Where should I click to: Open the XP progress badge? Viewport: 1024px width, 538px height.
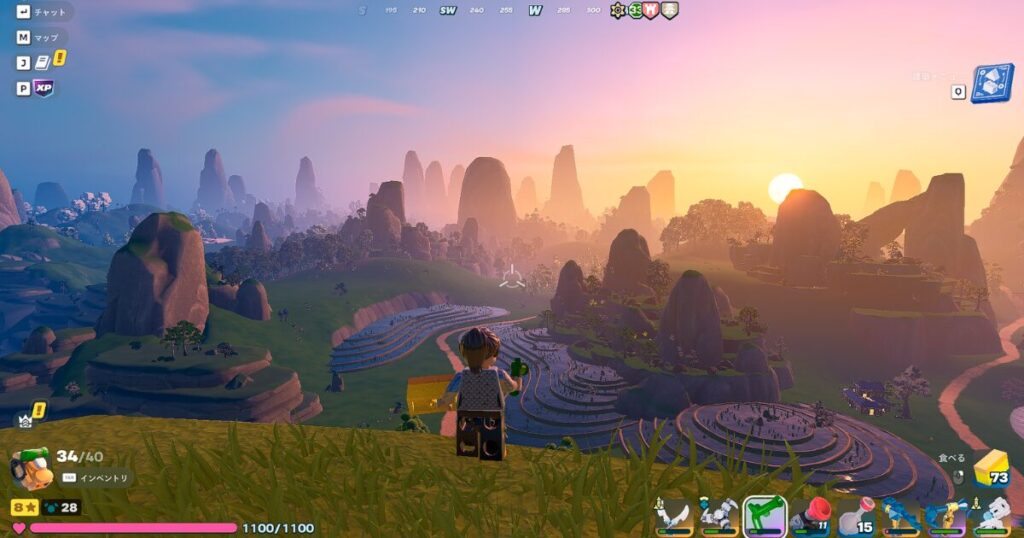44,88
